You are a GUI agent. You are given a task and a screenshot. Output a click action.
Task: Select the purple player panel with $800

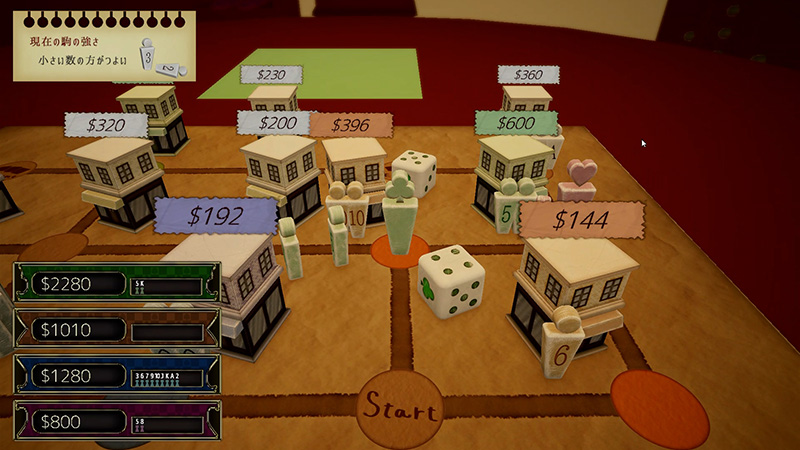[x=117, y=421]
